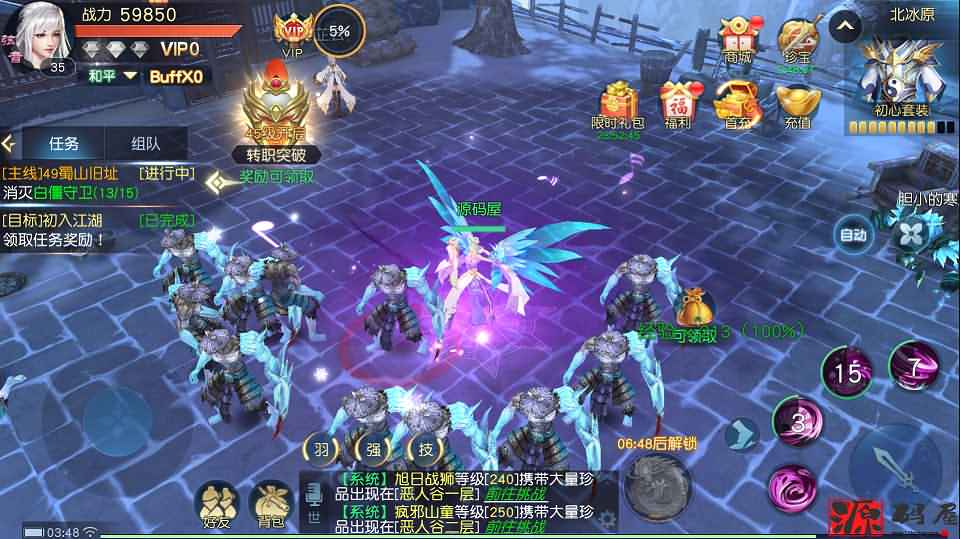This screenshot has width=960, height=539.
Task: Switch to the 任务 quest tab
Action: click(63, 143)
